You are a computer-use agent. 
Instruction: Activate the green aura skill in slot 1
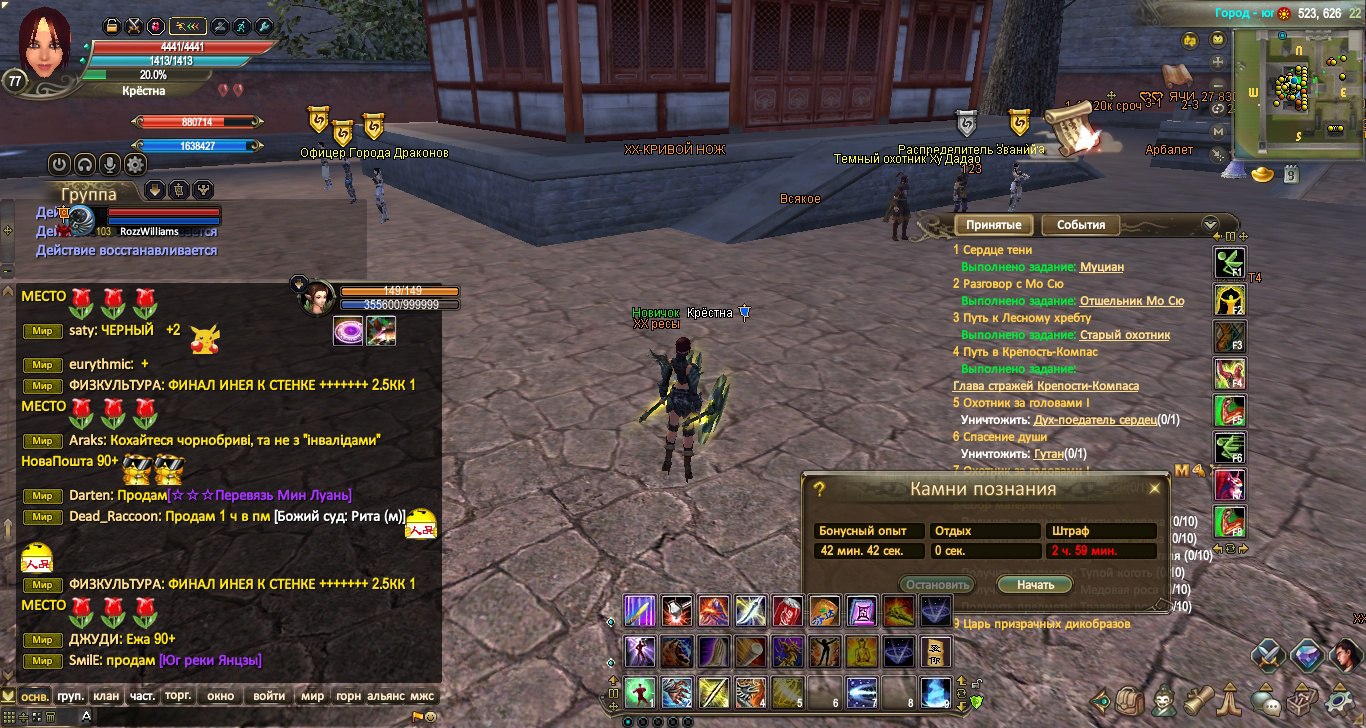(x=639, y=691)
